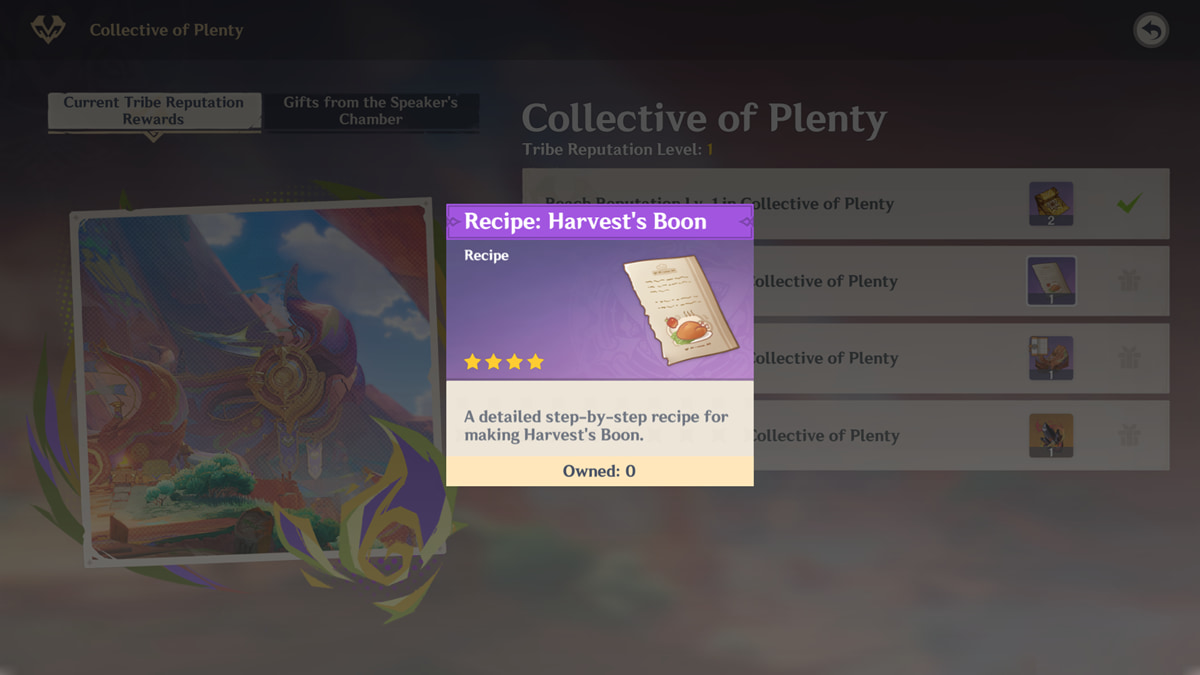The width and height of the screenshot is (1200, 675).
Task: Select the treasure chest reward icon
Action: pyautogui.click(x=1051, y=204)
